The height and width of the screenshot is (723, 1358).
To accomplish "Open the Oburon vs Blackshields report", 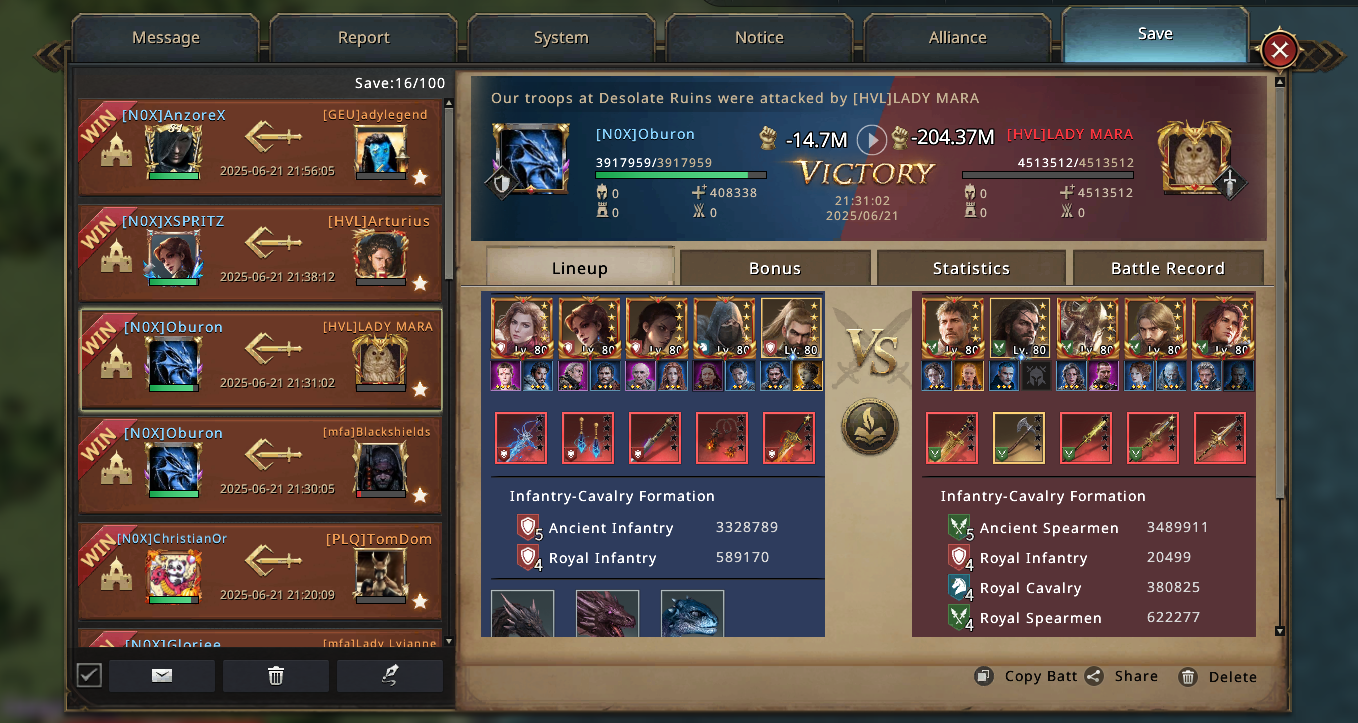I will tap(260, 465).
